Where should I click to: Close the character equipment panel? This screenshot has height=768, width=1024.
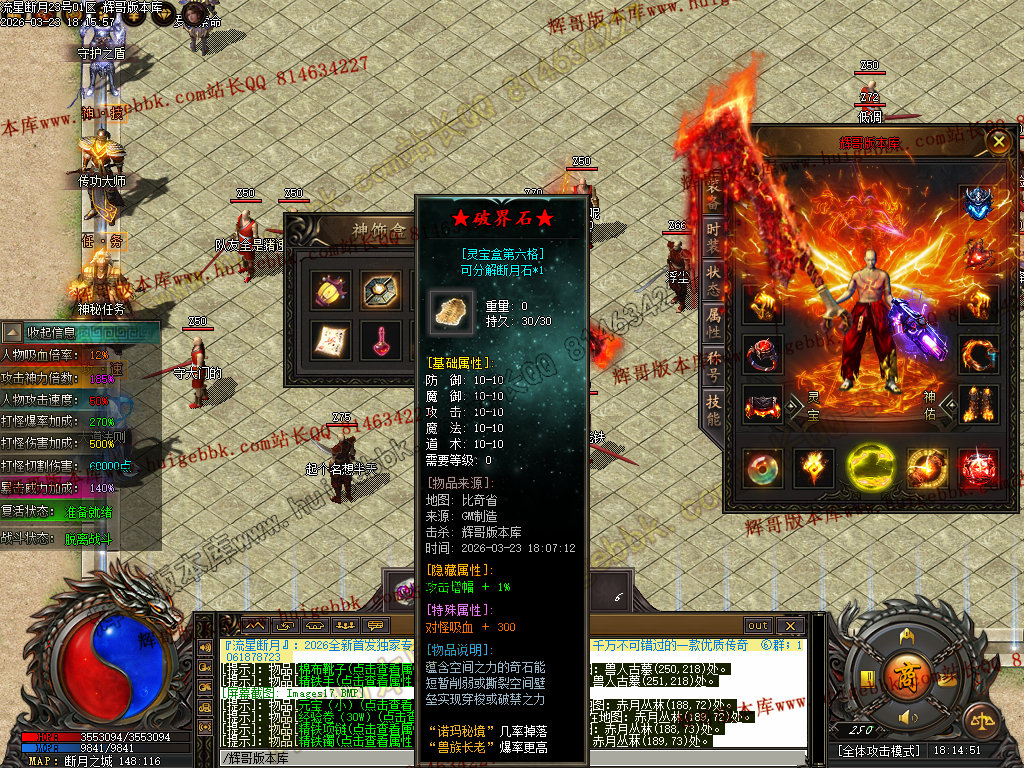tap(998, 142)
